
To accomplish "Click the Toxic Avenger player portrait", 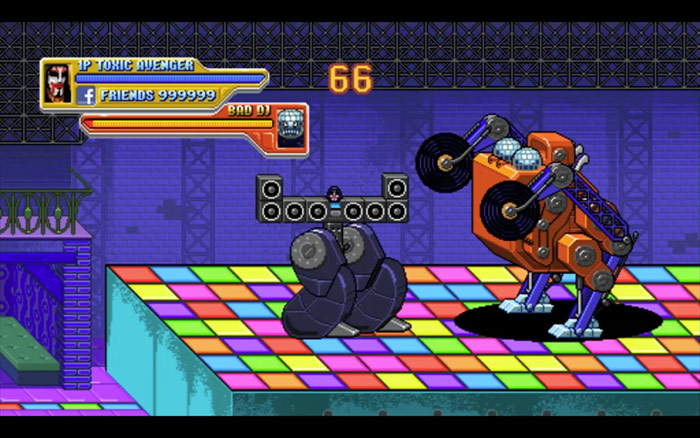I will point(57,82).
